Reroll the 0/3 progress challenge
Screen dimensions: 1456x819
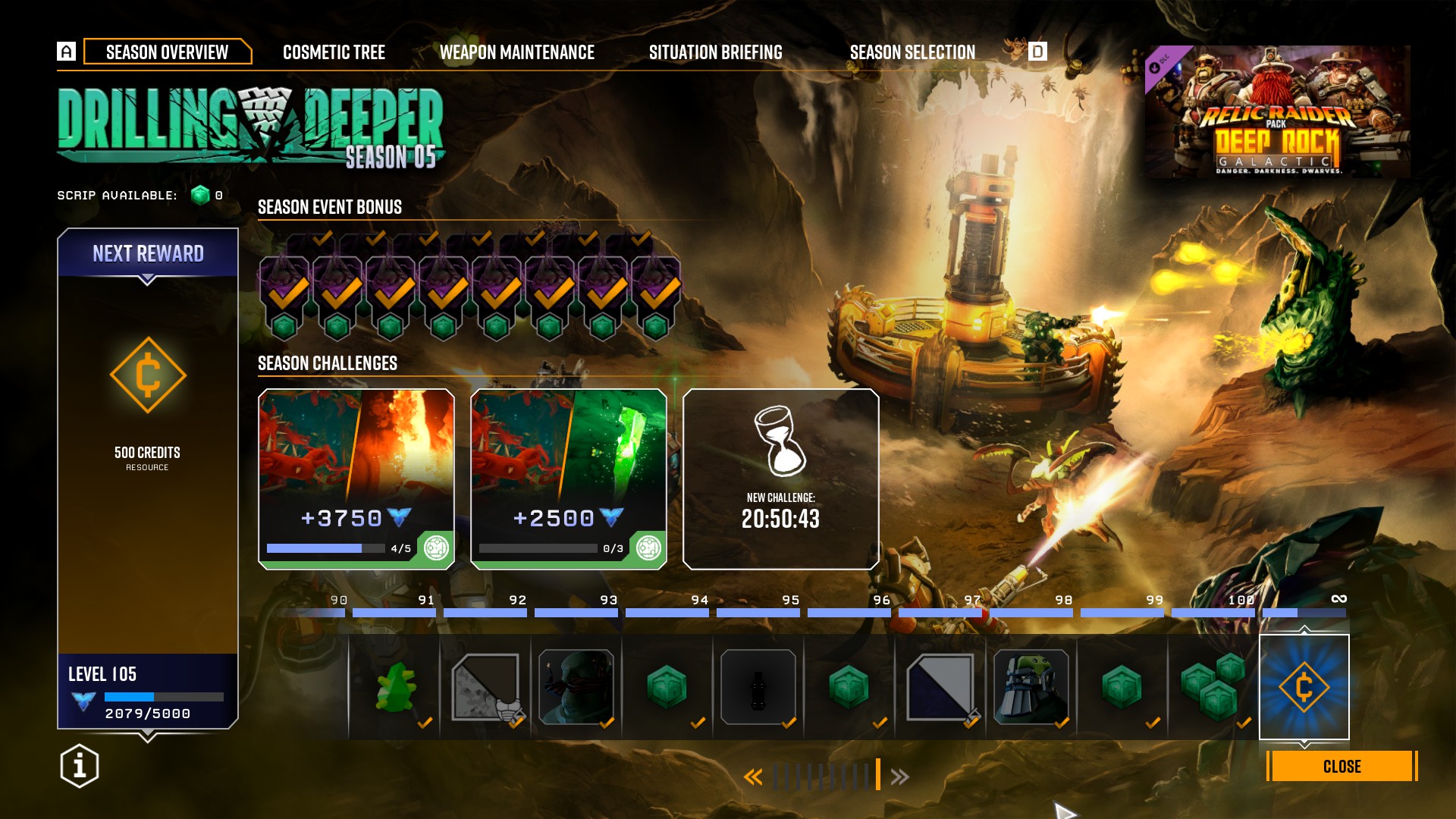[648, 548]
